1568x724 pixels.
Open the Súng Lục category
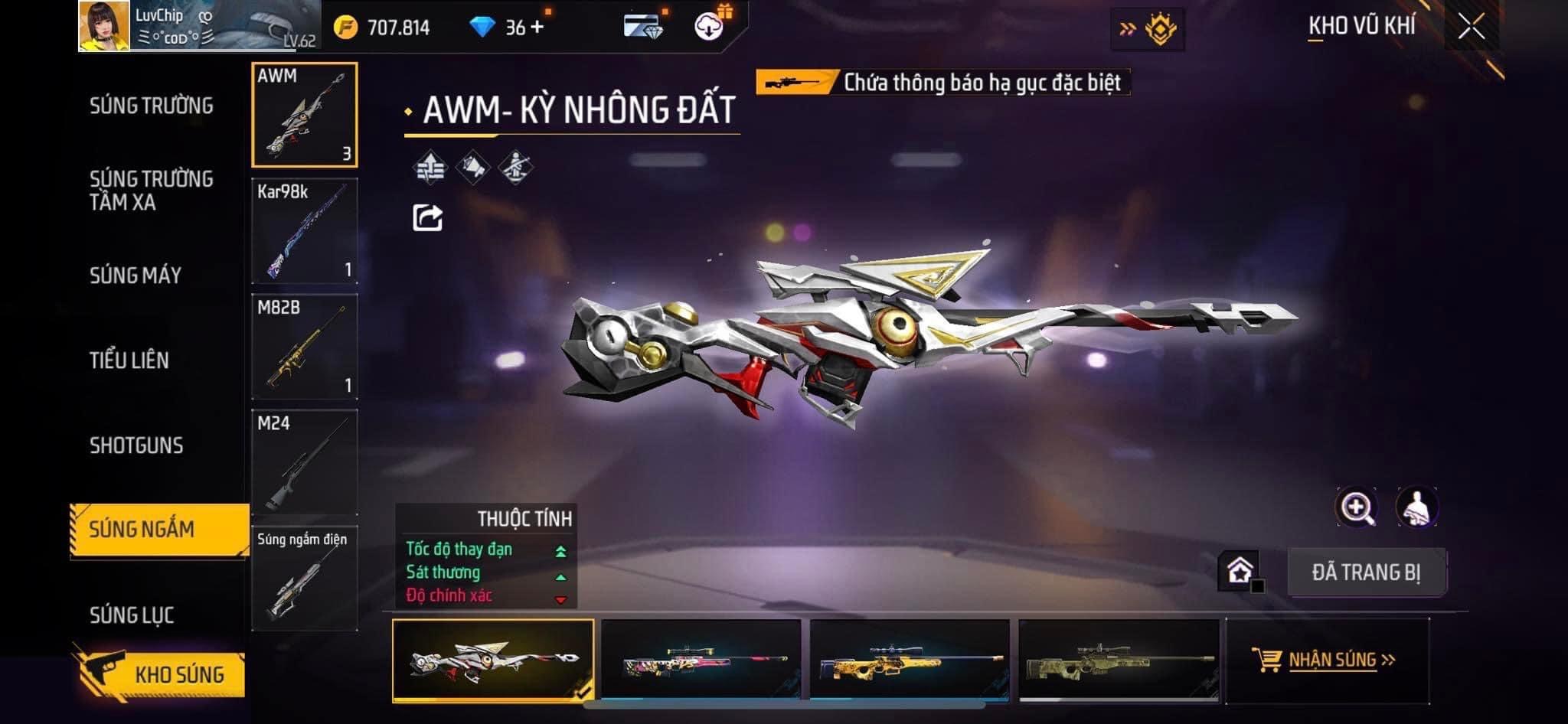132,615
